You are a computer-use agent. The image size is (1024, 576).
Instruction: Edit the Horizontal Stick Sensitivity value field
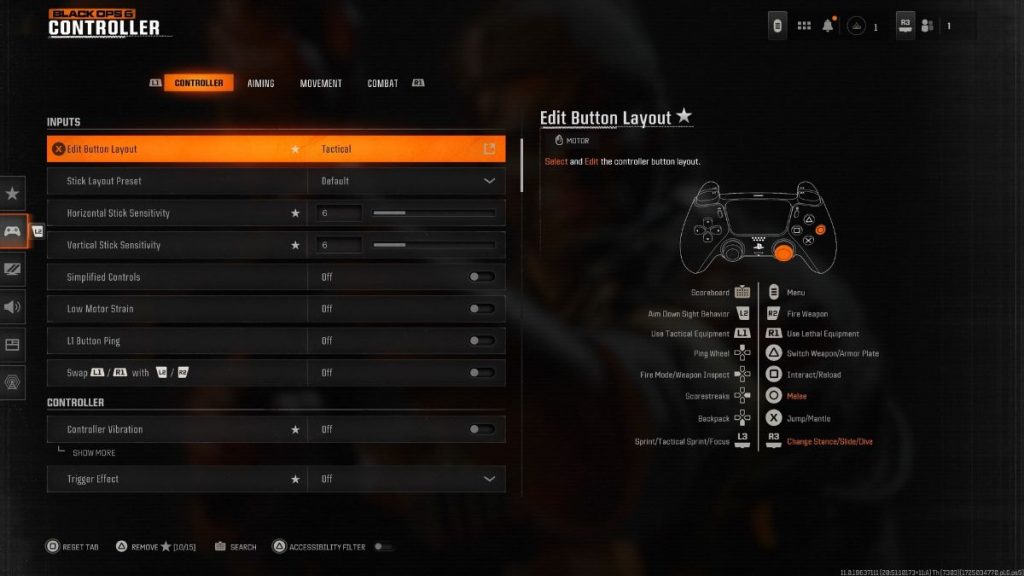tap(340, 213)
